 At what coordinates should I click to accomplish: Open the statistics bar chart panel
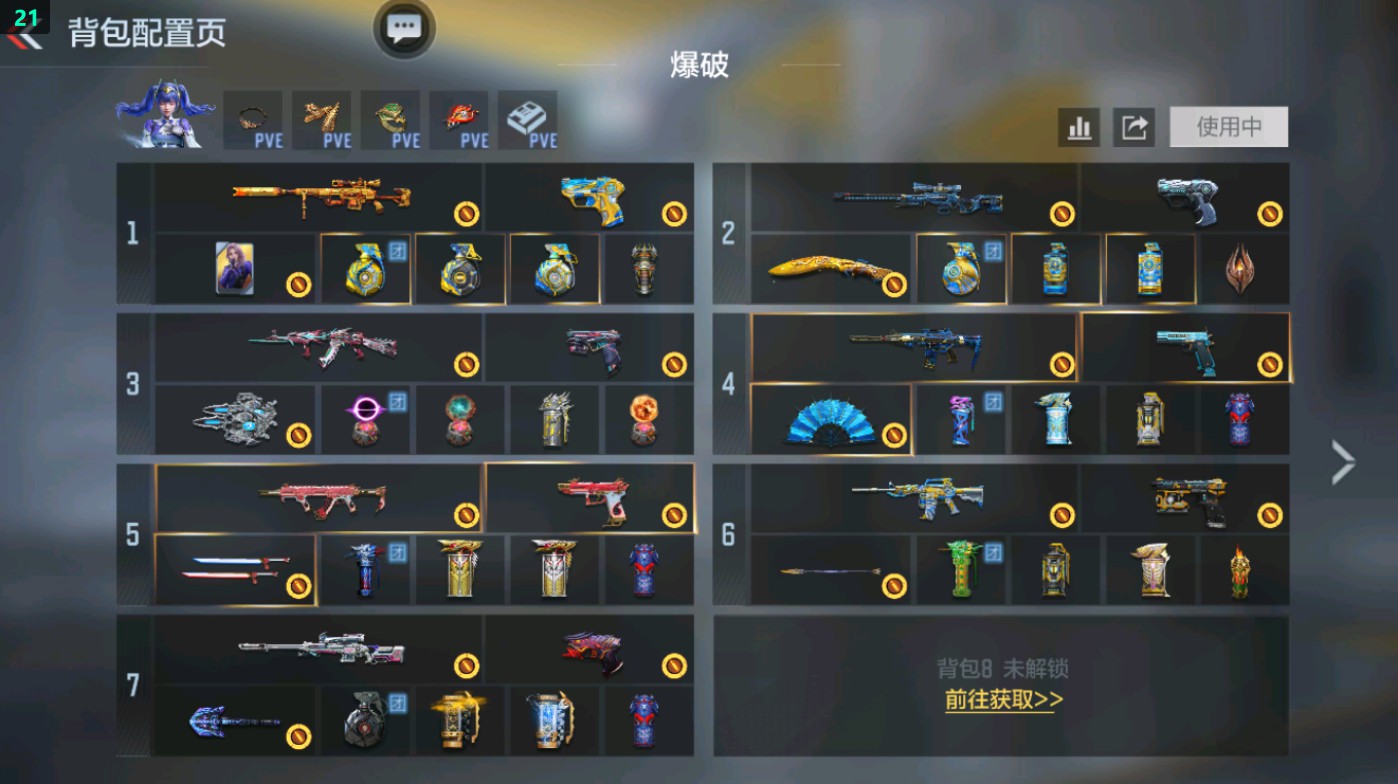click(1079, 126)
